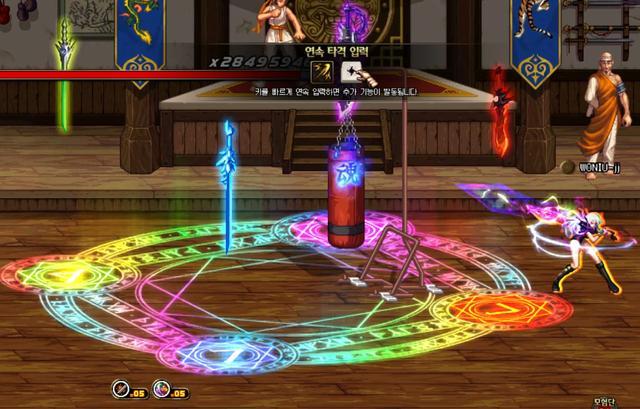Viewport: 640px width, 409px height.
Task: Click the golden slash skill icon in the tooltip
Action: 323,71
